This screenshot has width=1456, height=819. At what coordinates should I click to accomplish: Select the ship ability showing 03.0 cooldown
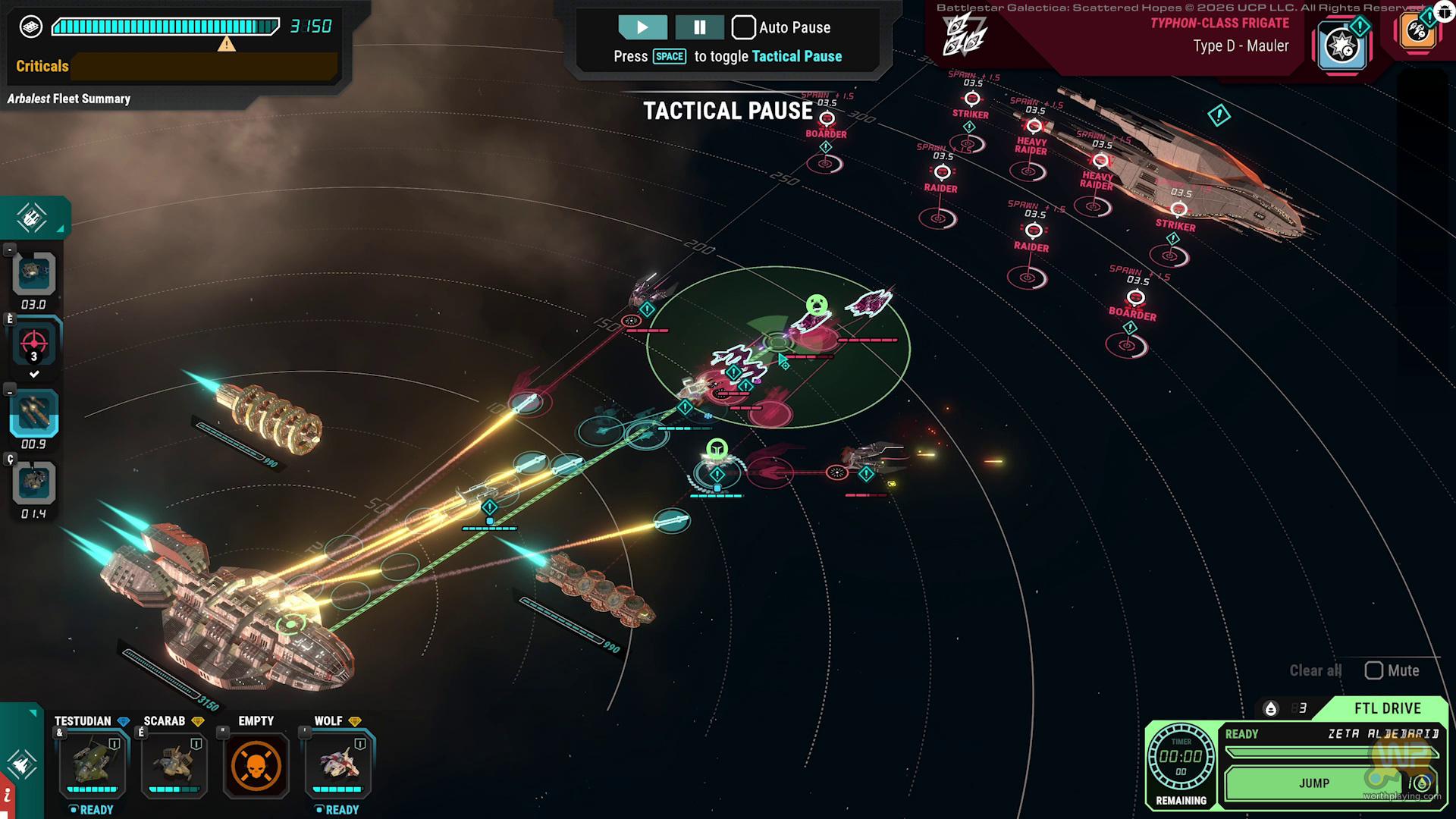click(34, 273)
